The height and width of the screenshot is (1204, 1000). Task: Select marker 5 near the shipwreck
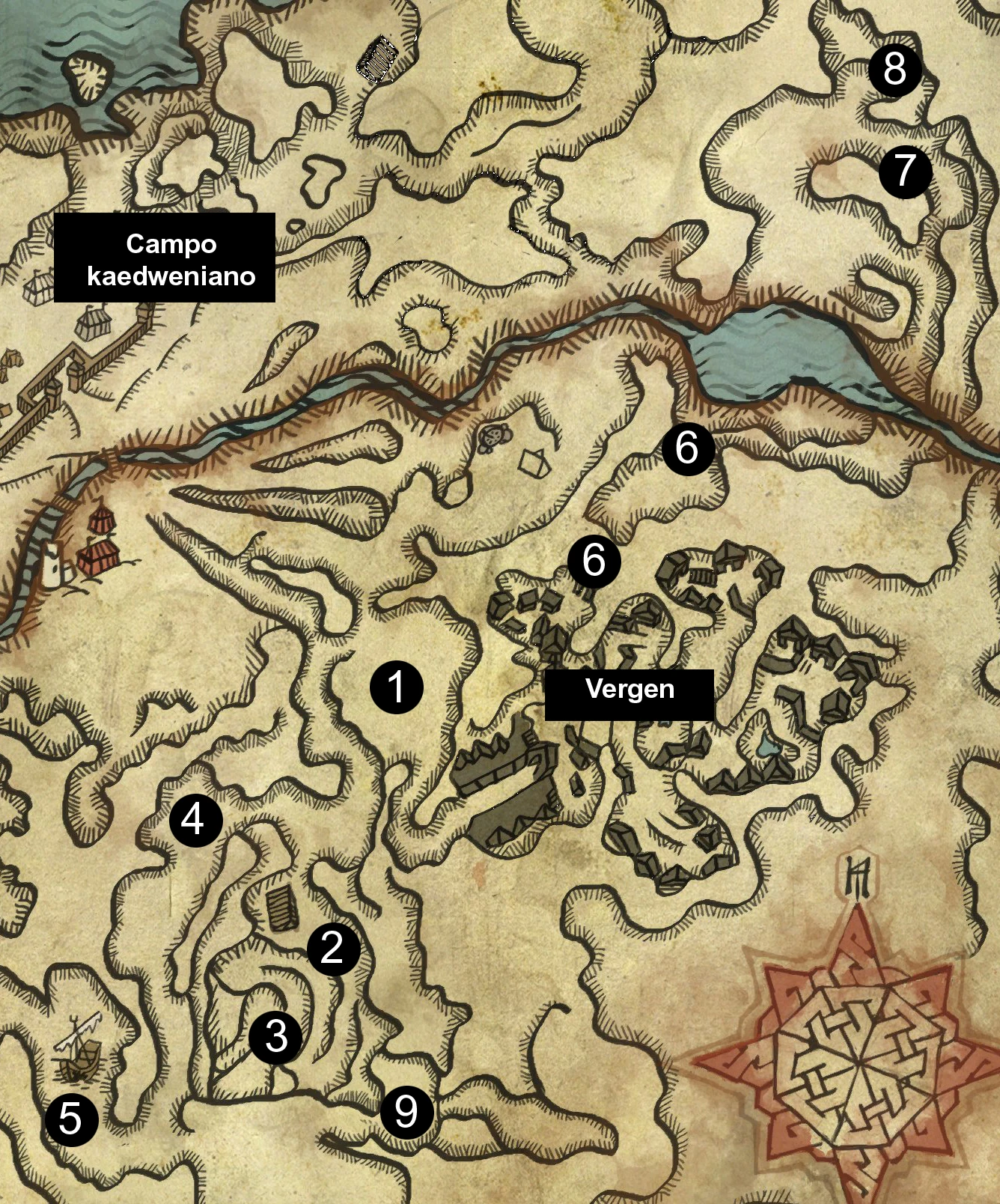[x=72, y=1119]
